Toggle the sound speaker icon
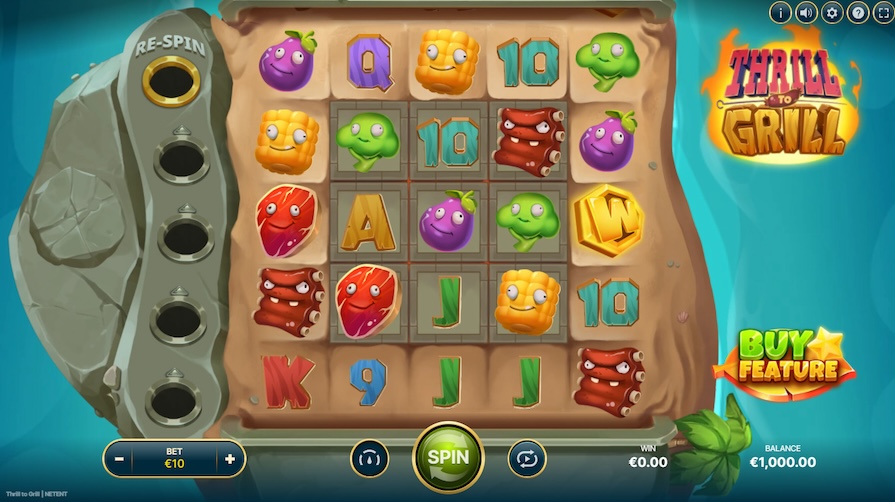 coord(806,13)
